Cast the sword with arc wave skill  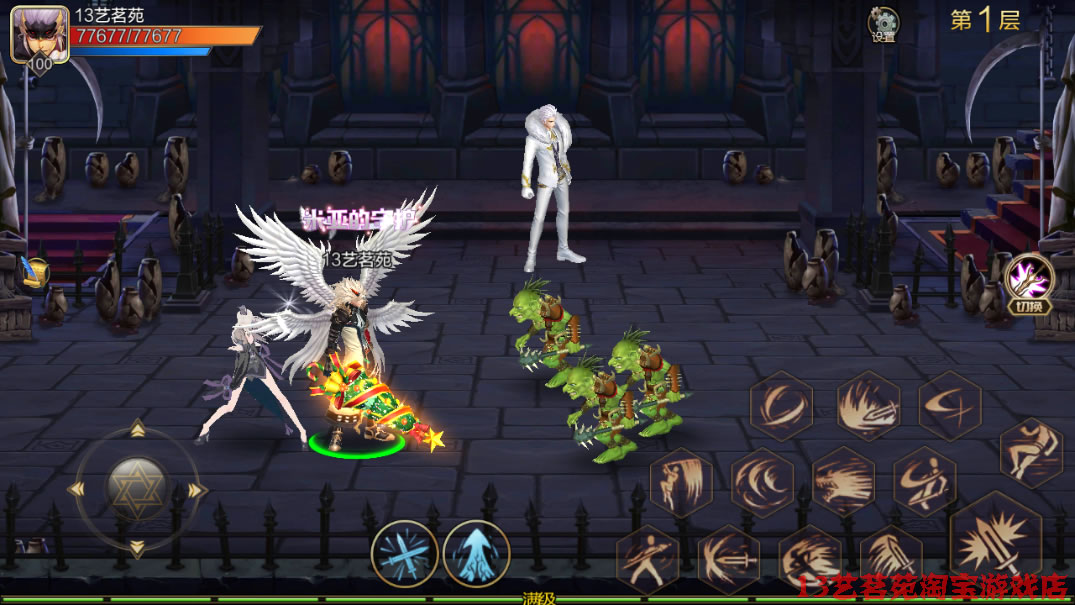click(728, 558)
